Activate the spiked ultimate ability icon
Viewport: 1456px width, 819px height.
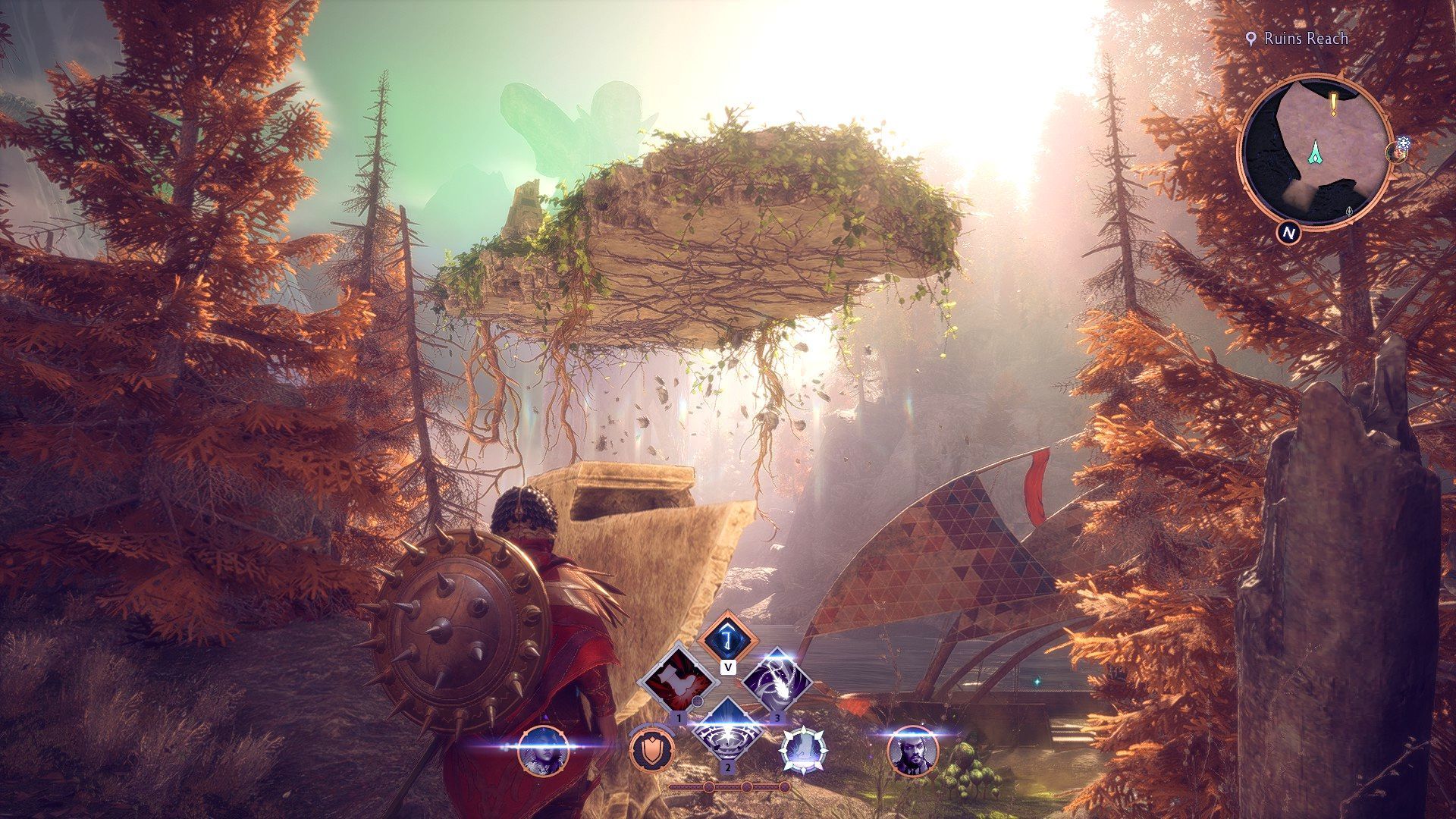point(803,751)
